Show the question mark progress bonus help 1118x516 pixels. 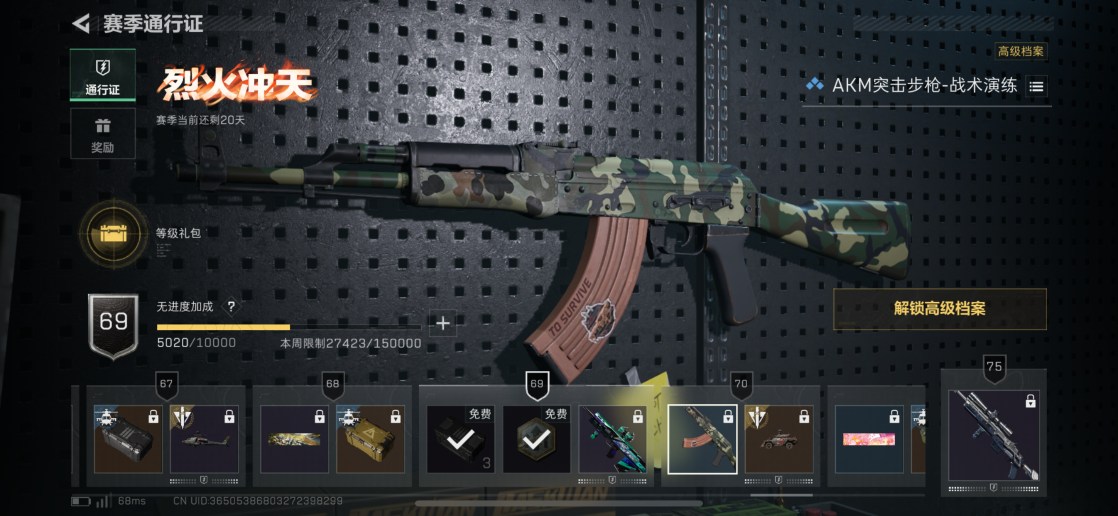point(231,307)
